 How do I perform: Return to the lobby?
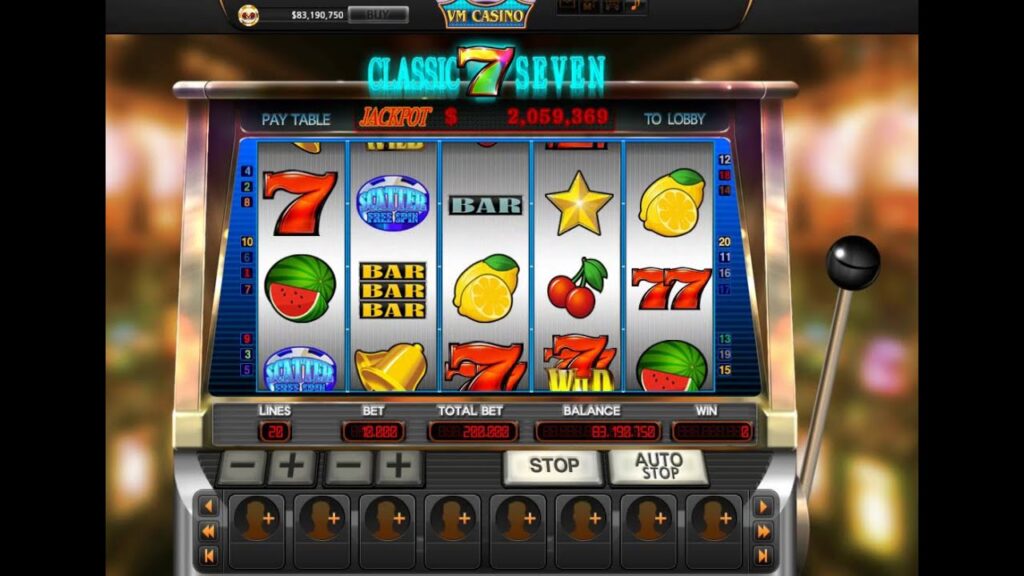click(674, 119)
